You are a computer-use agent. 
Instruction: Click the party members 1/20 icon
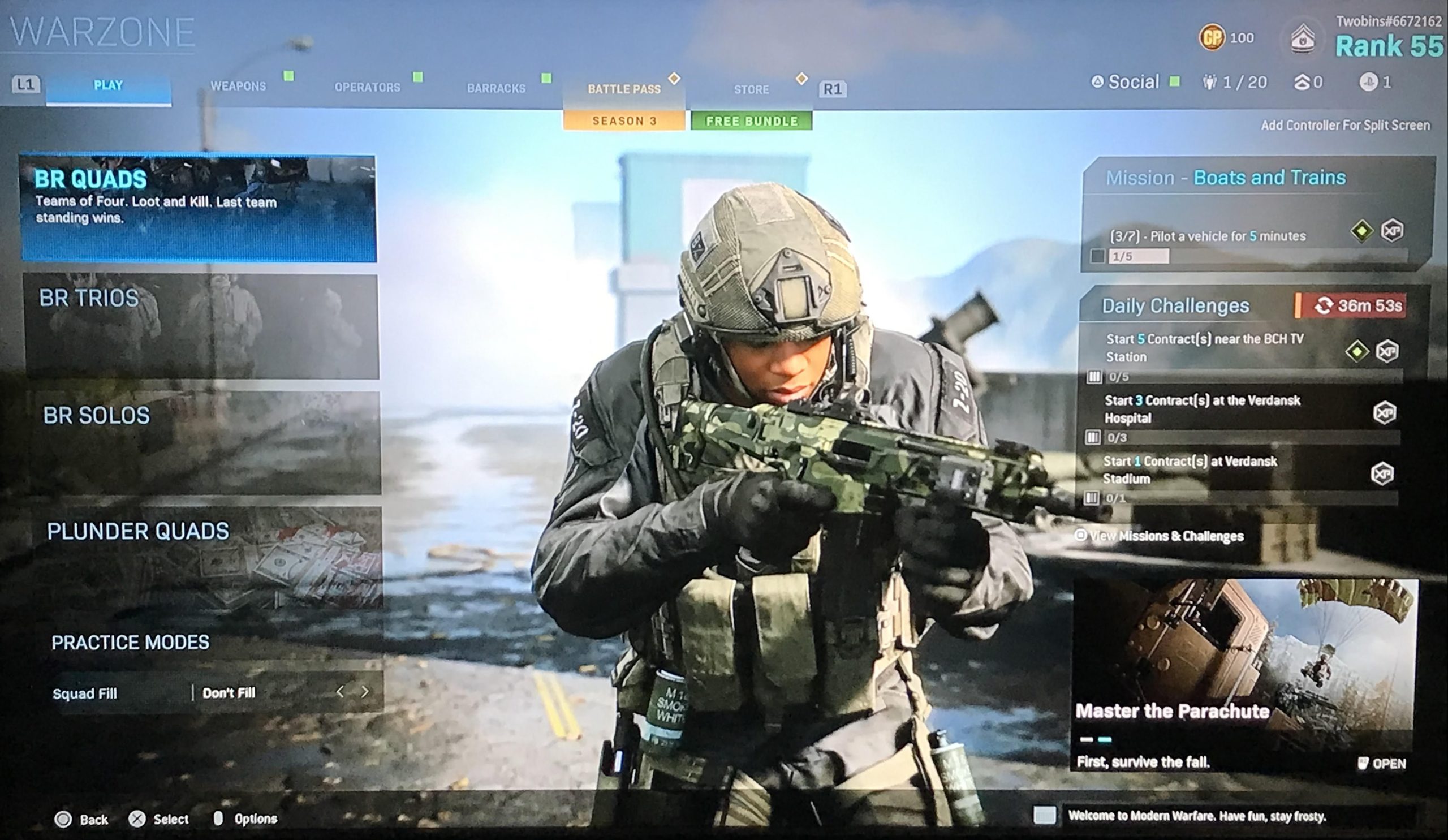point(1211,82)
